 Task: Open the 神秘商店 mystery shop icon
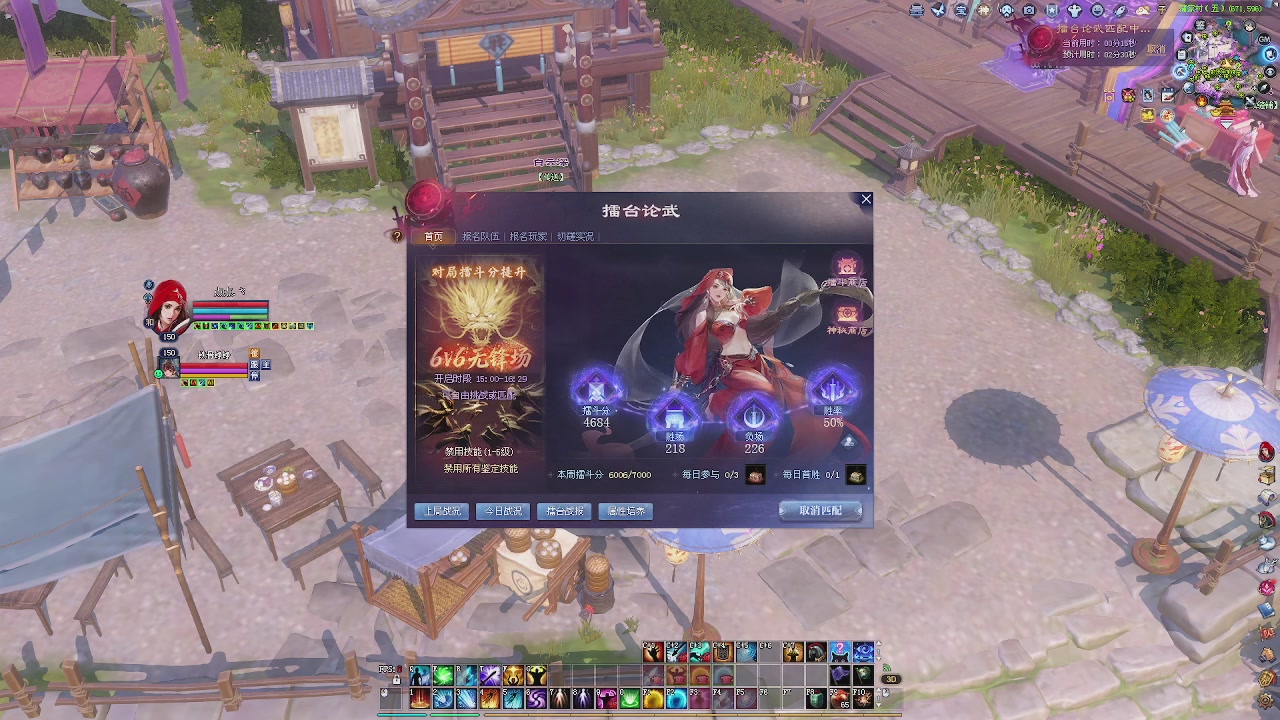847,312
